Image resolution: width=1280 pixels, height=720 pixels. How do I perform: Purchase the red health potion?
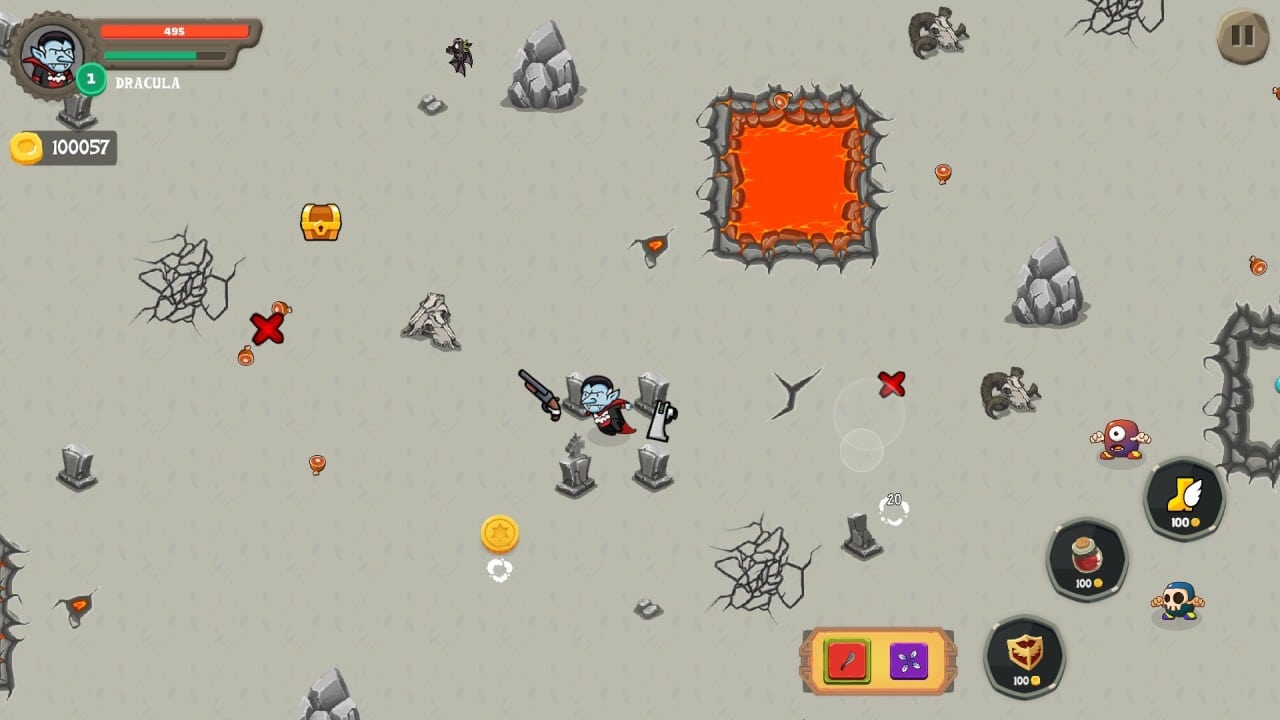tap(1087, 558)
